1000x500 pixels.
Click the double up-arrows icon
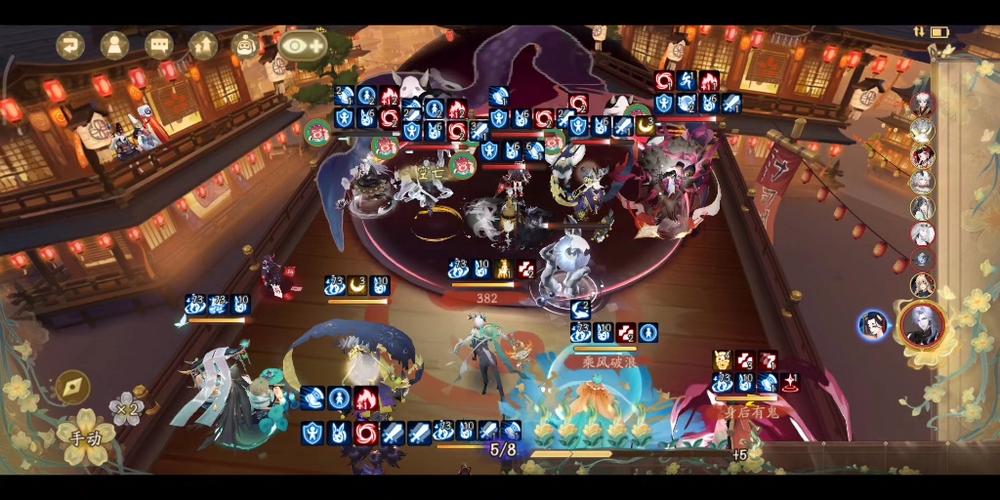point(203,45)
